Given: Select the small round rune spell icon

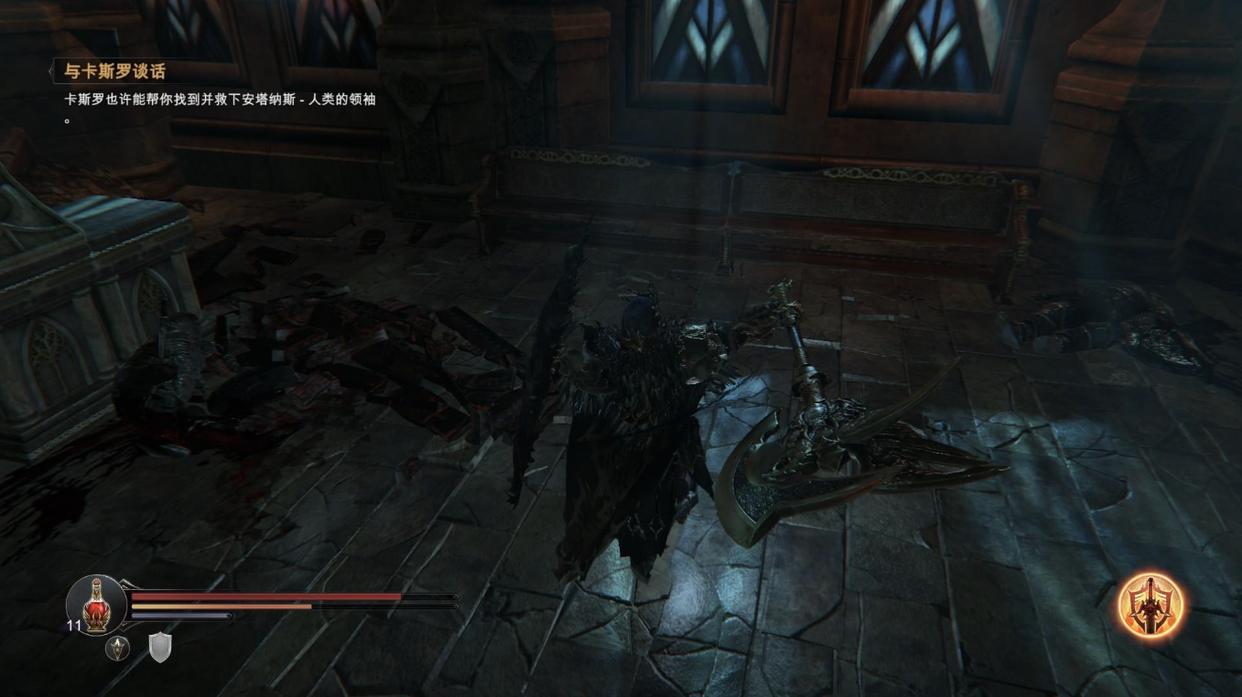Looking at the screenshot, I should point(118,647).
